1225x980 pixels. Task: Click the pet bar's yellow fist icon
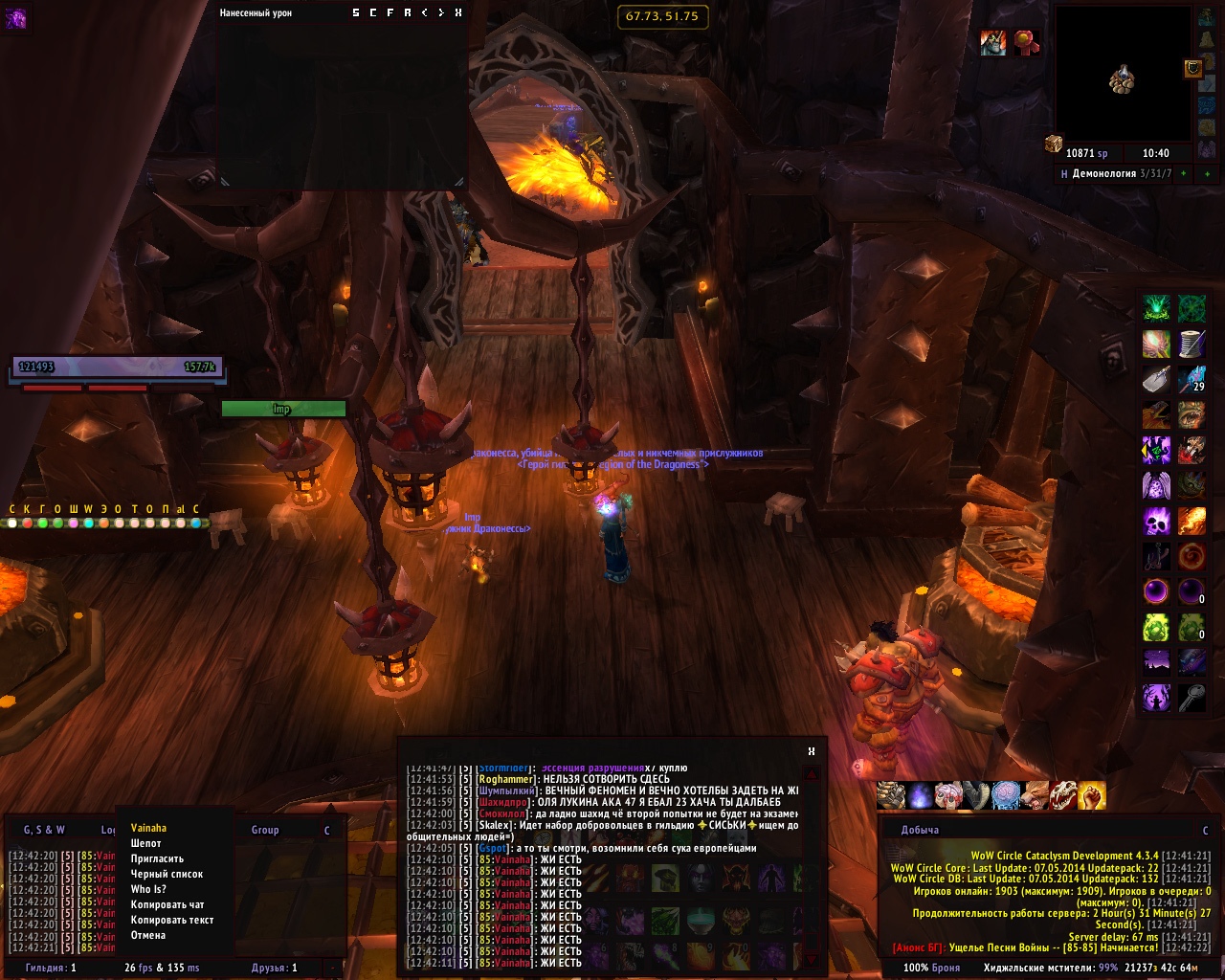1092,794
